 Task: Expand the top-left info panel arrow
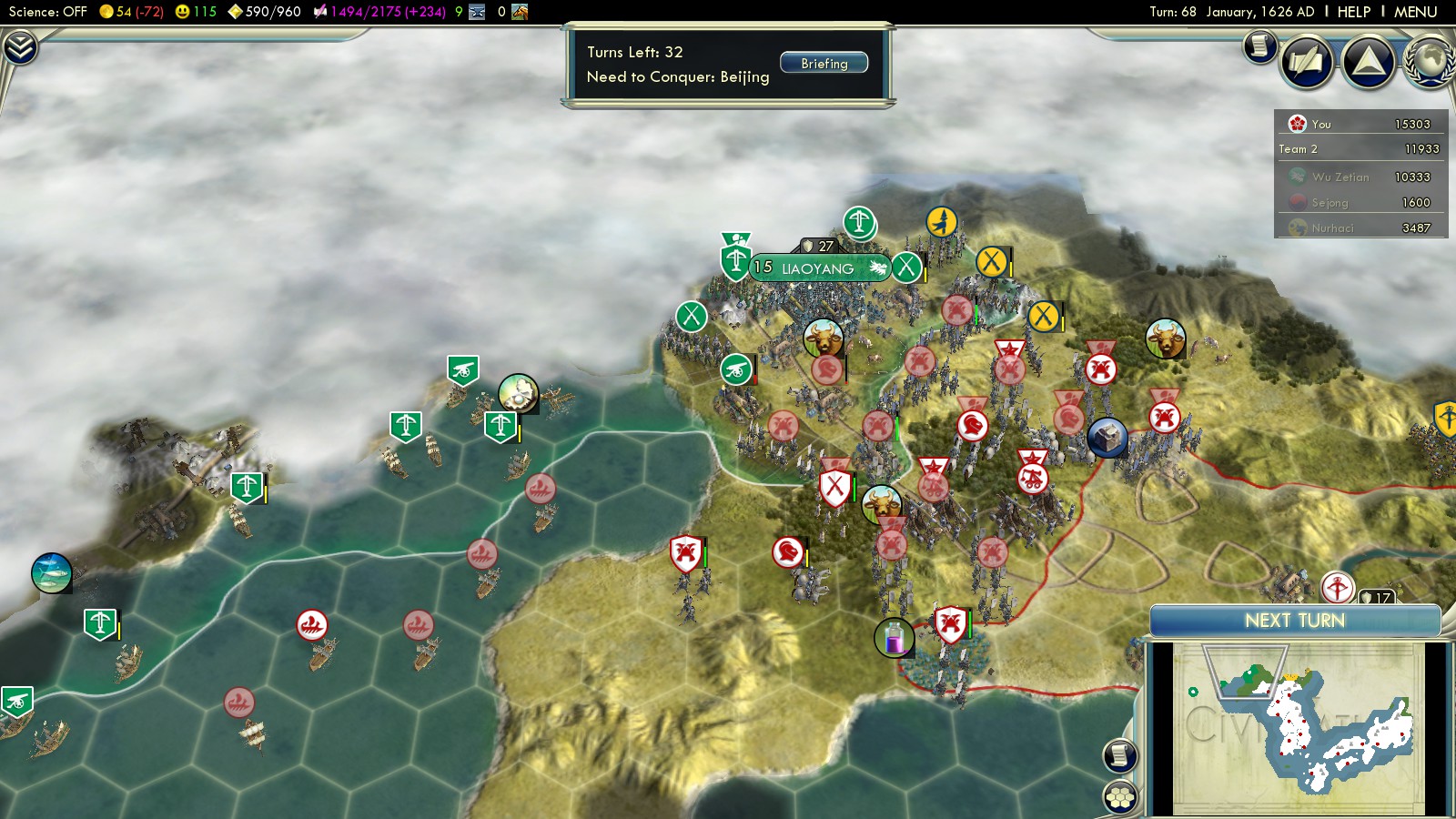click(20, 47)
